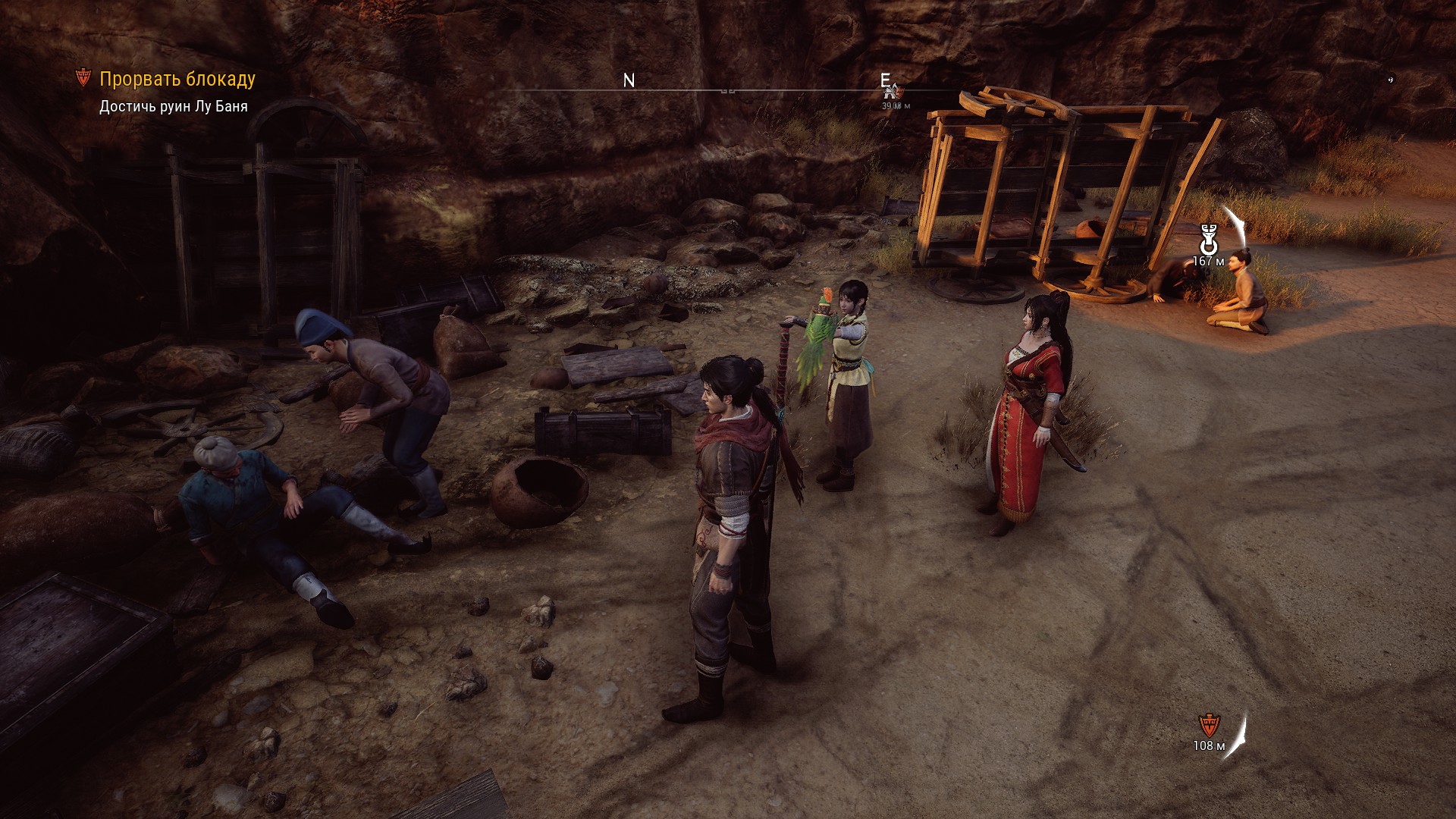
Task: Click the small white swirl icon in the corner
Action: pos(1390,78)
